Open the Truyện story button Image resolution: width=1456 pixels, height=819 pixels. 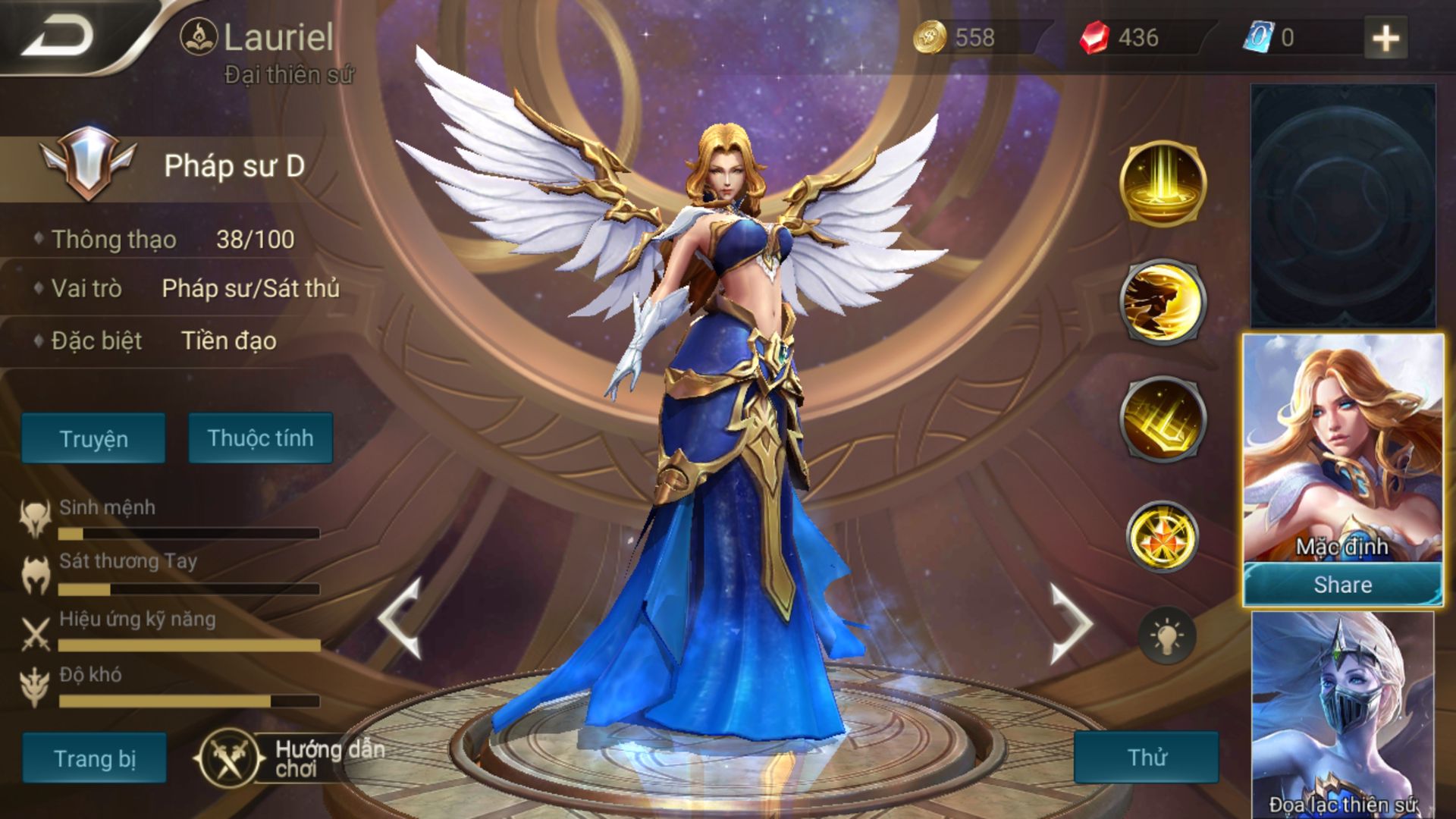click(x=93, y=438)
